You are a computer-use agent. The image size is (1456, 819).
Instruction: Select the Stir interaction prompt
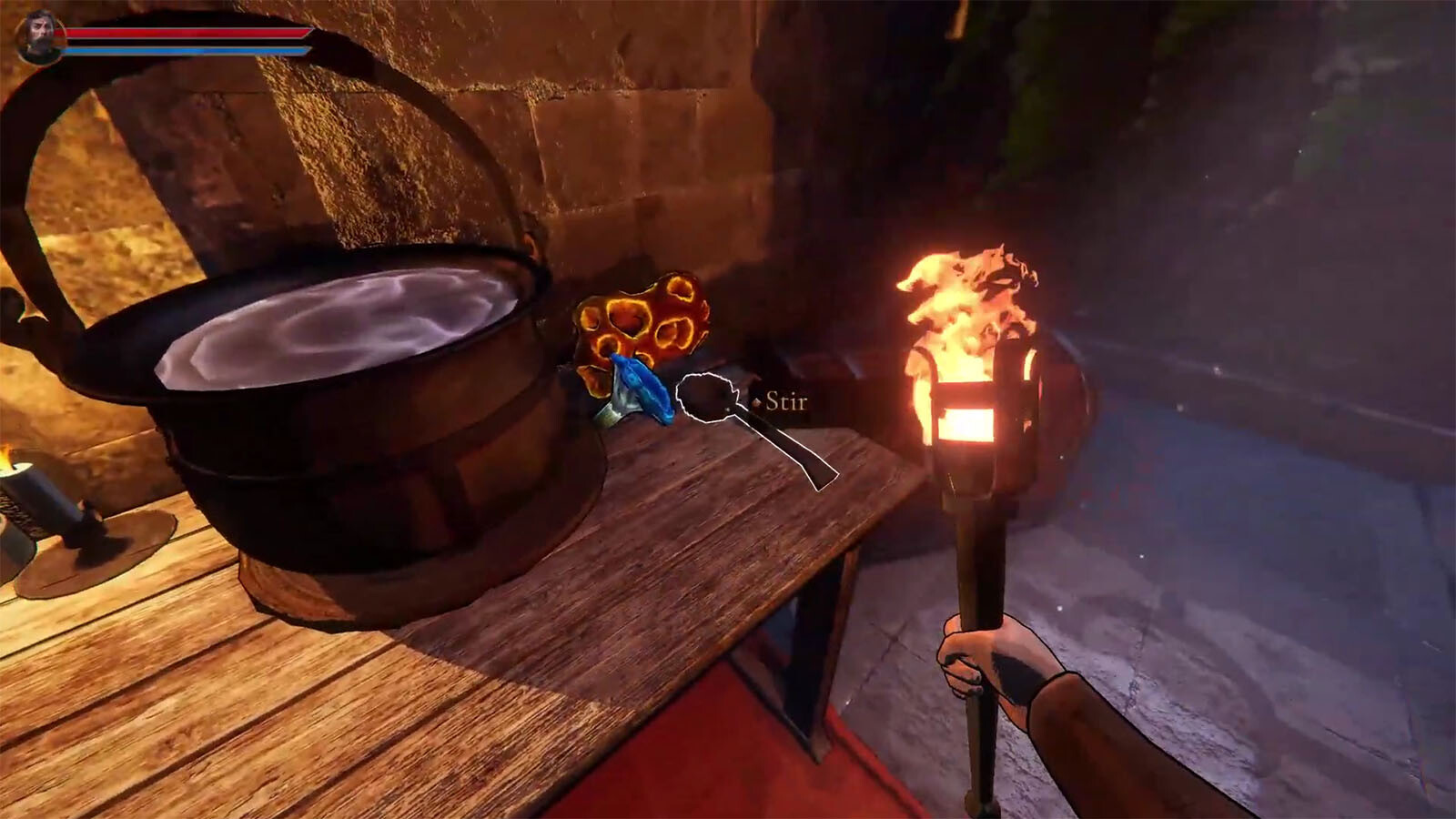click(x=784, y=401)
